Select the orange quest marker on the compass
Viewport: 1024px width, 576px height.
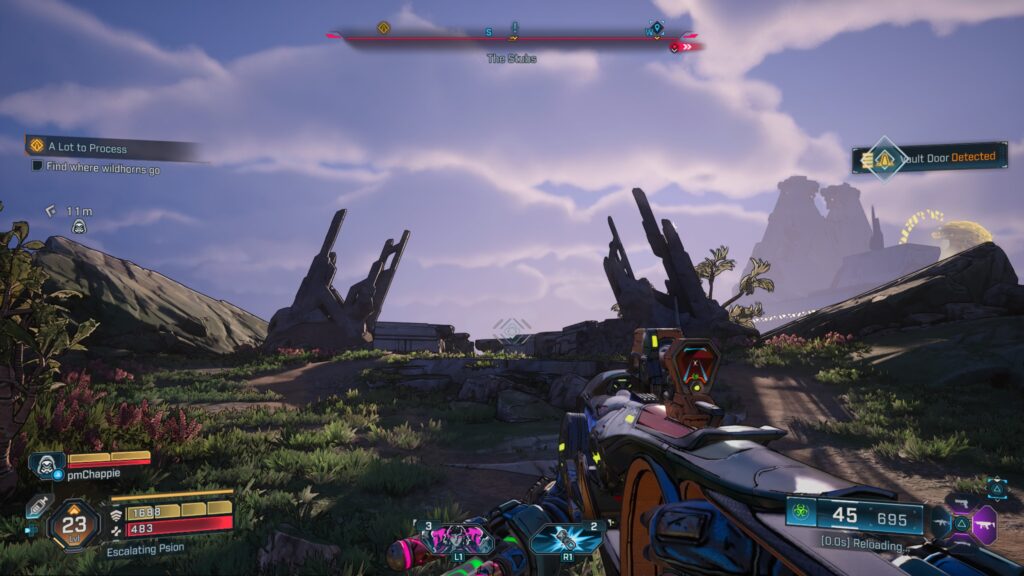point(383,28)
